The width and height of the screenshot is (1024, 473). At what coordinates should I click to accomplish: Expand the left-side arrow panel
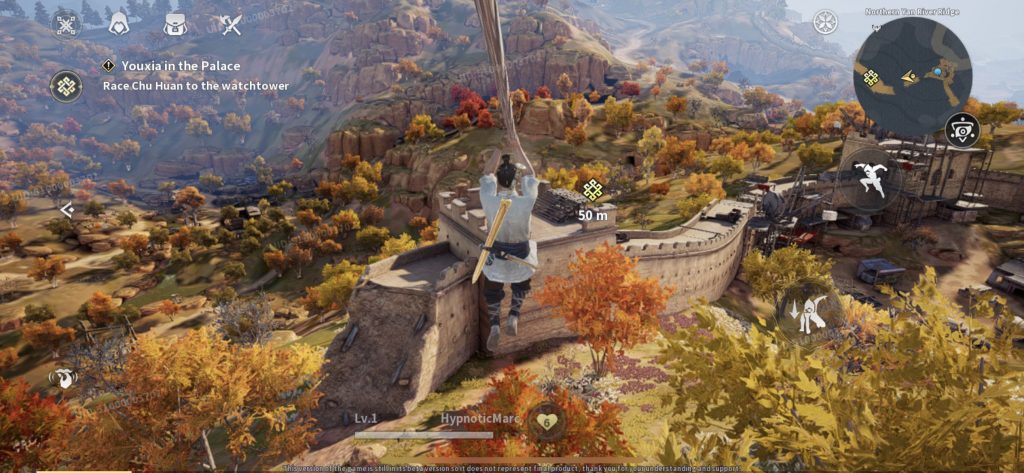[x=66, y=210]
